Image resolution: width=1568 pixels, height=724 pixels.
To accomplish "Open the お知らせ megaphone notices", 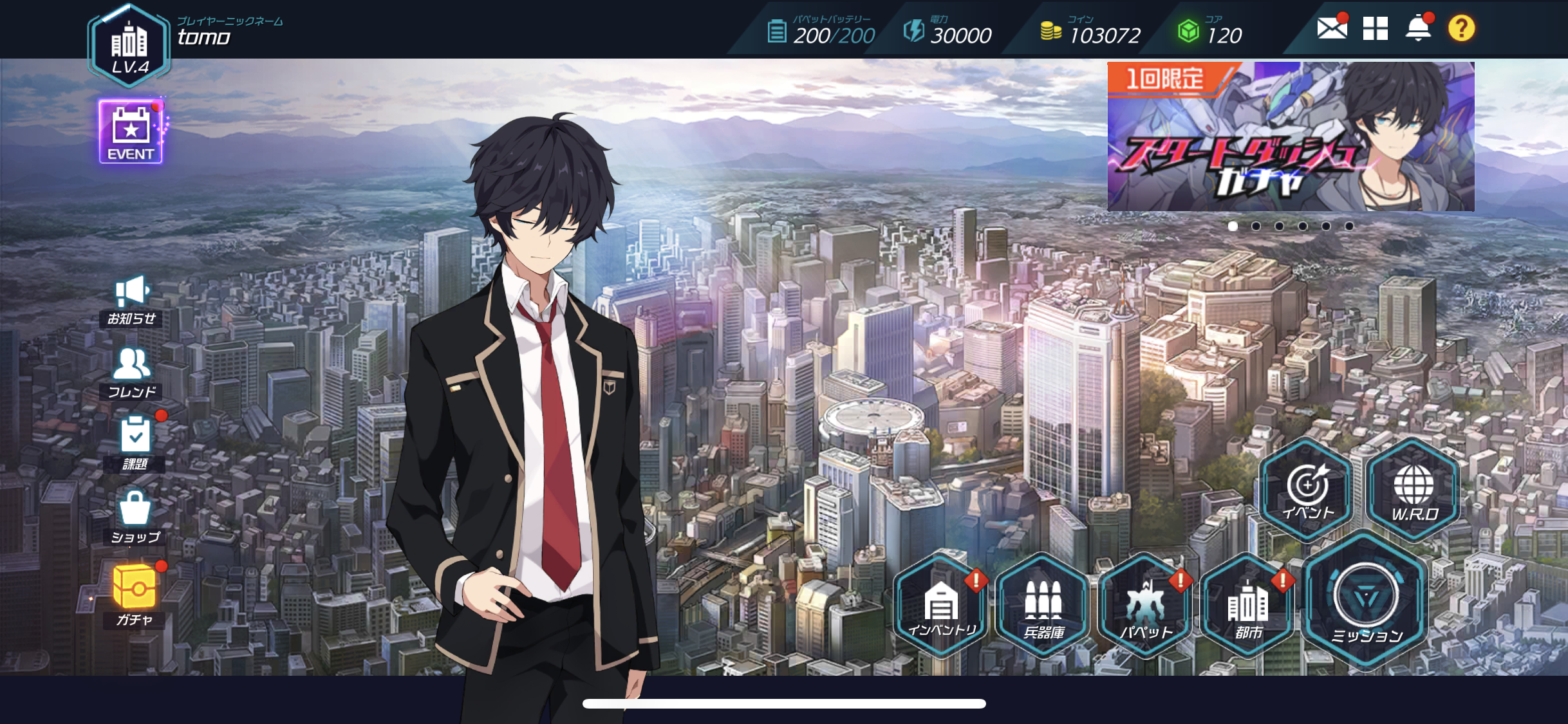I will click(x=132, y=300).
